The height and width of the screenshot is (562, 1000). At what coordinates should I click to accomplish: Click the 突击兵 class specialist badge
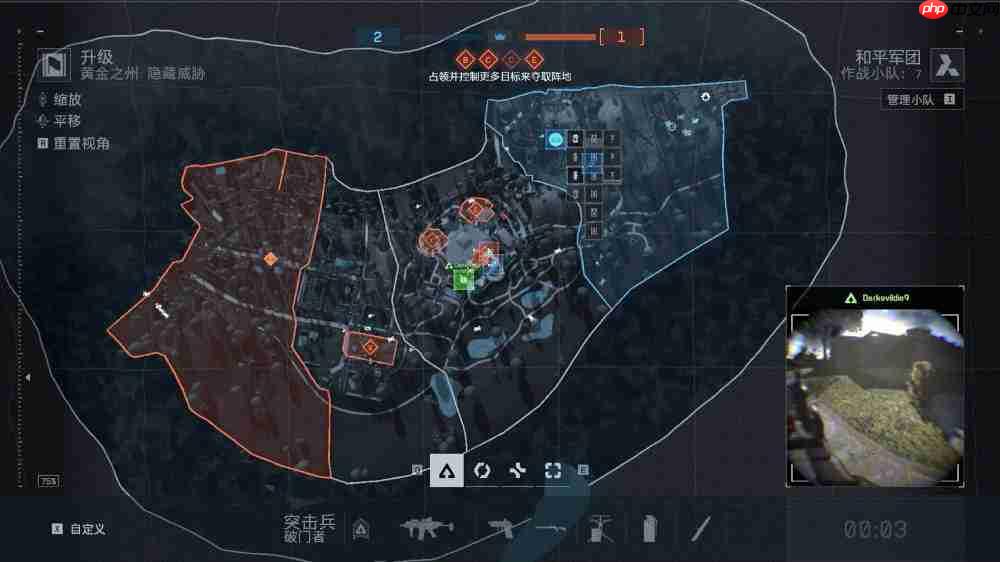click(x=362, y=529)
